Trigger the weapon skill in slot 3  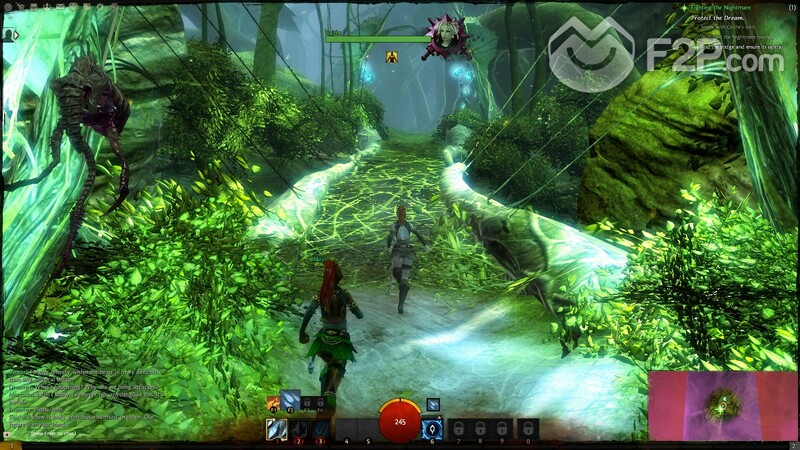(x=320, y=430)
